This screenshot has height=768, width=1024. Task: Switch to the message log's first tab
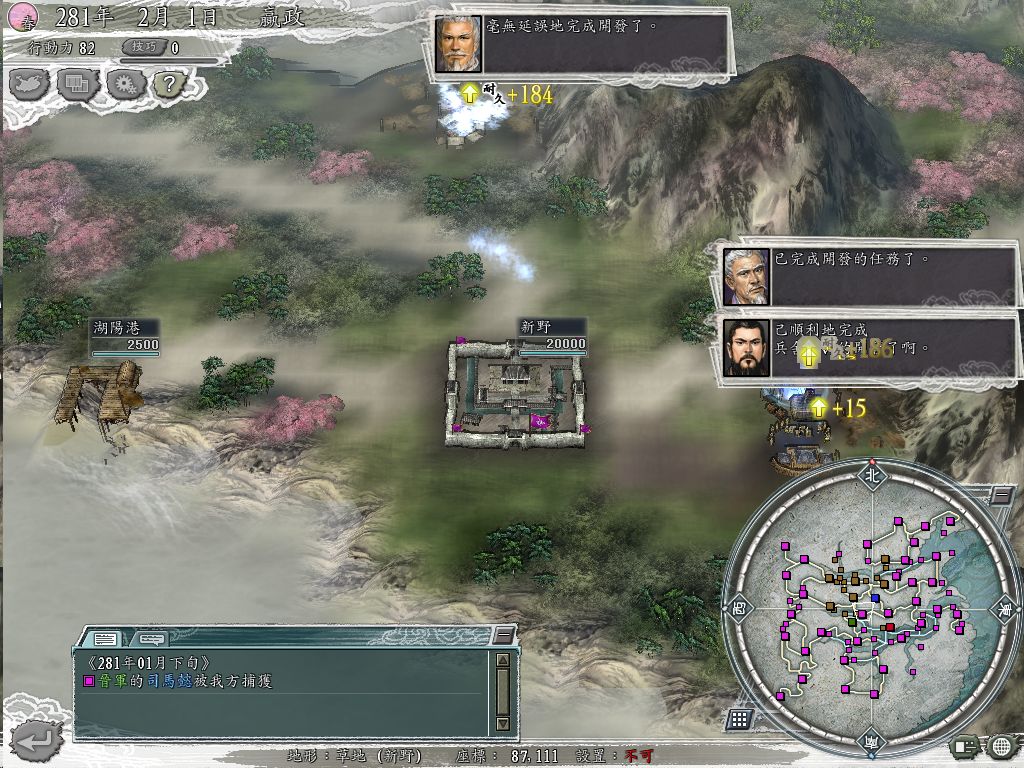click(x=105, y=637)
